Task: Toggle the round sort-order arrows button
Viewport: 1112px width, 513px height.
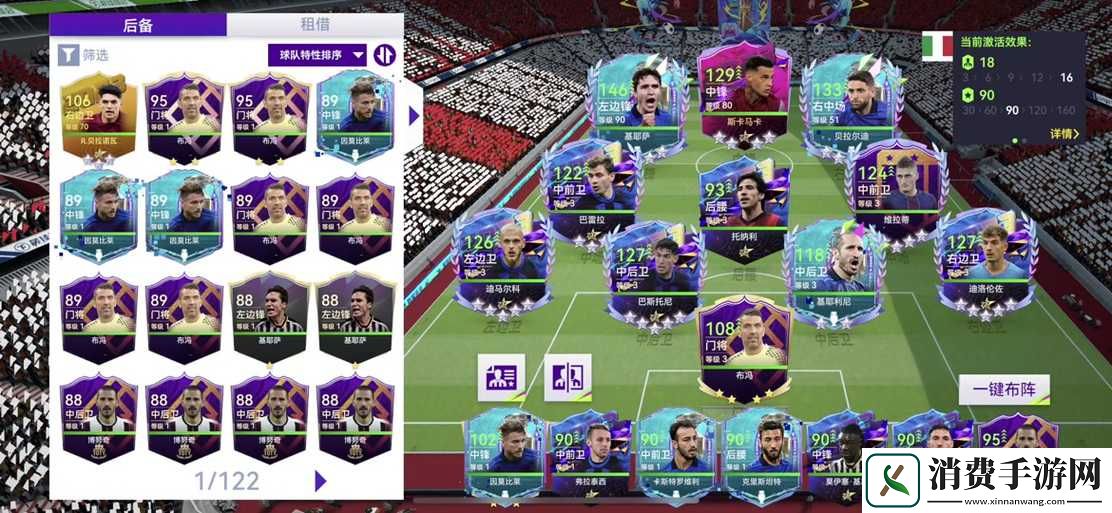Action: (x=383, y=55)
